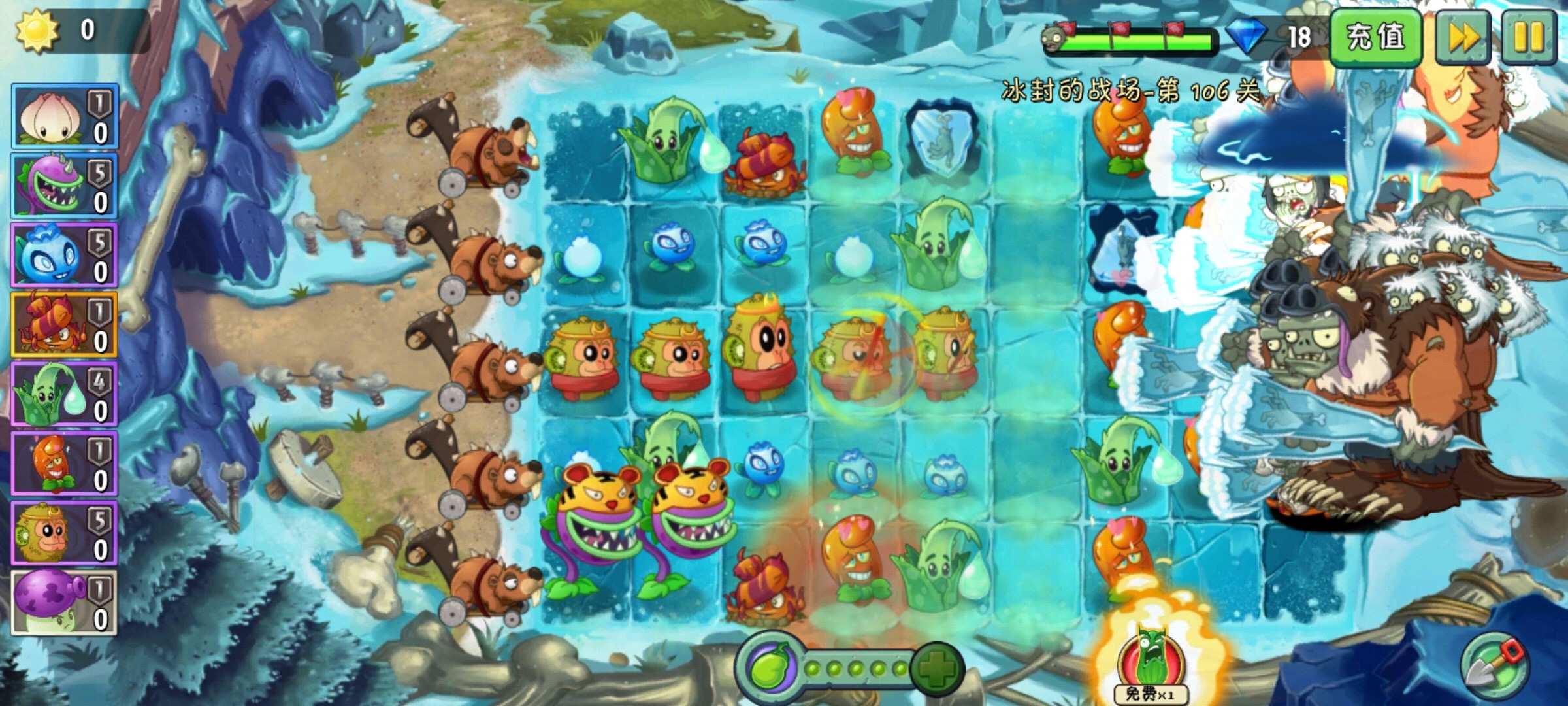Choose the green aloe seed card
Screen dimensions: 1568x706
pyautogui.click(x=63, y=395)
